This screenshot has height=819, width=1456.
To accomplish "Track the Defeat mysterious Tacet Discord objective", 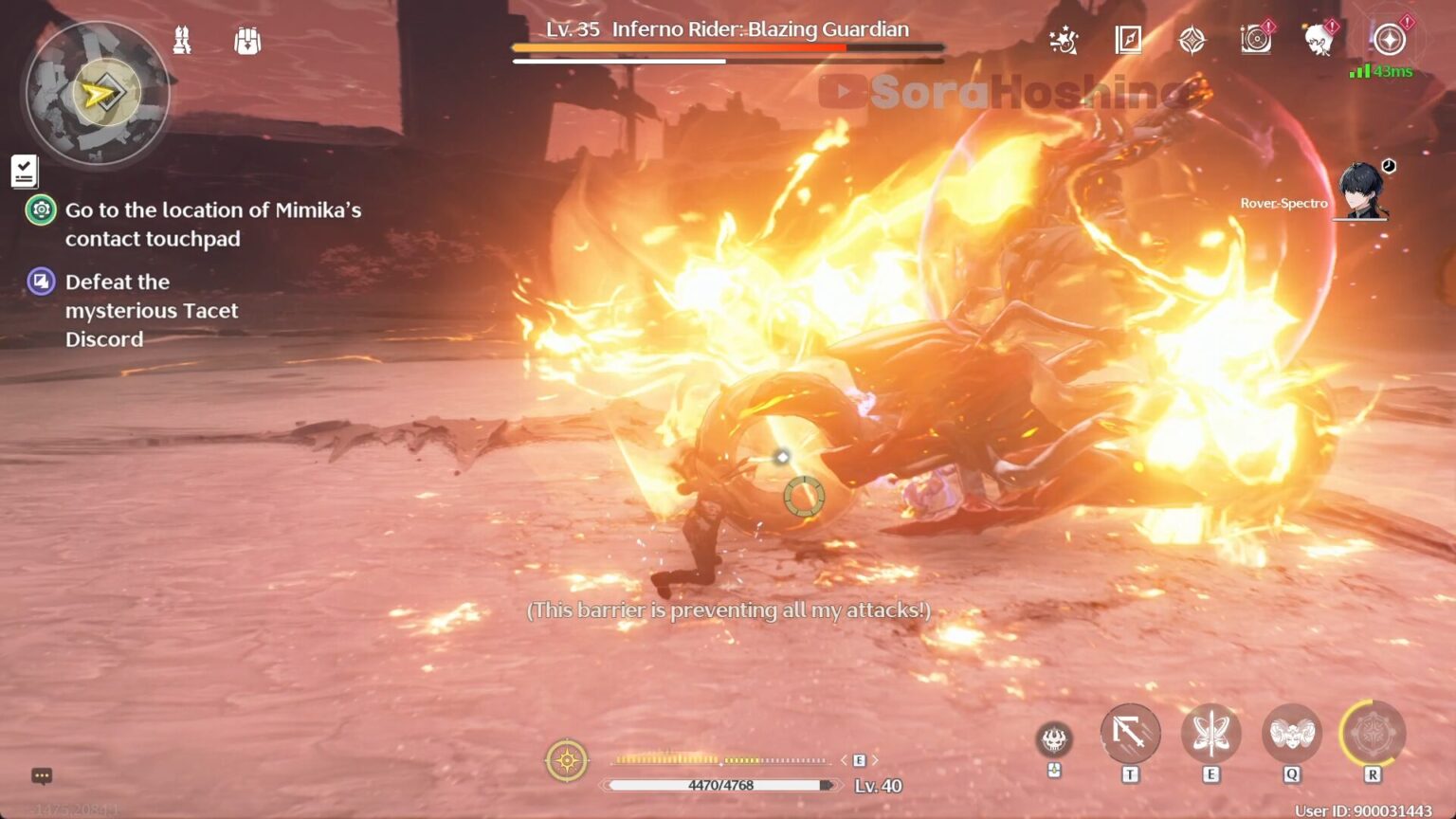I will (151, 310).
